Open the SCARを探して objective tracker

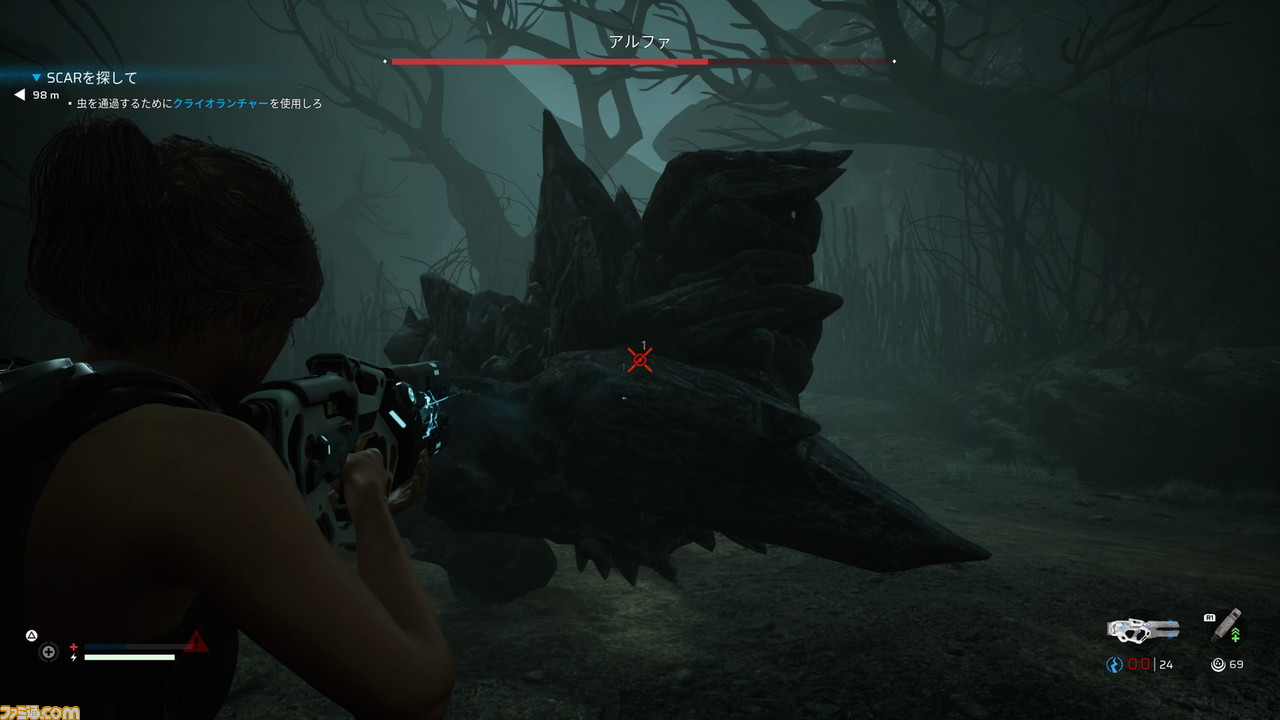tap(91, 77)
